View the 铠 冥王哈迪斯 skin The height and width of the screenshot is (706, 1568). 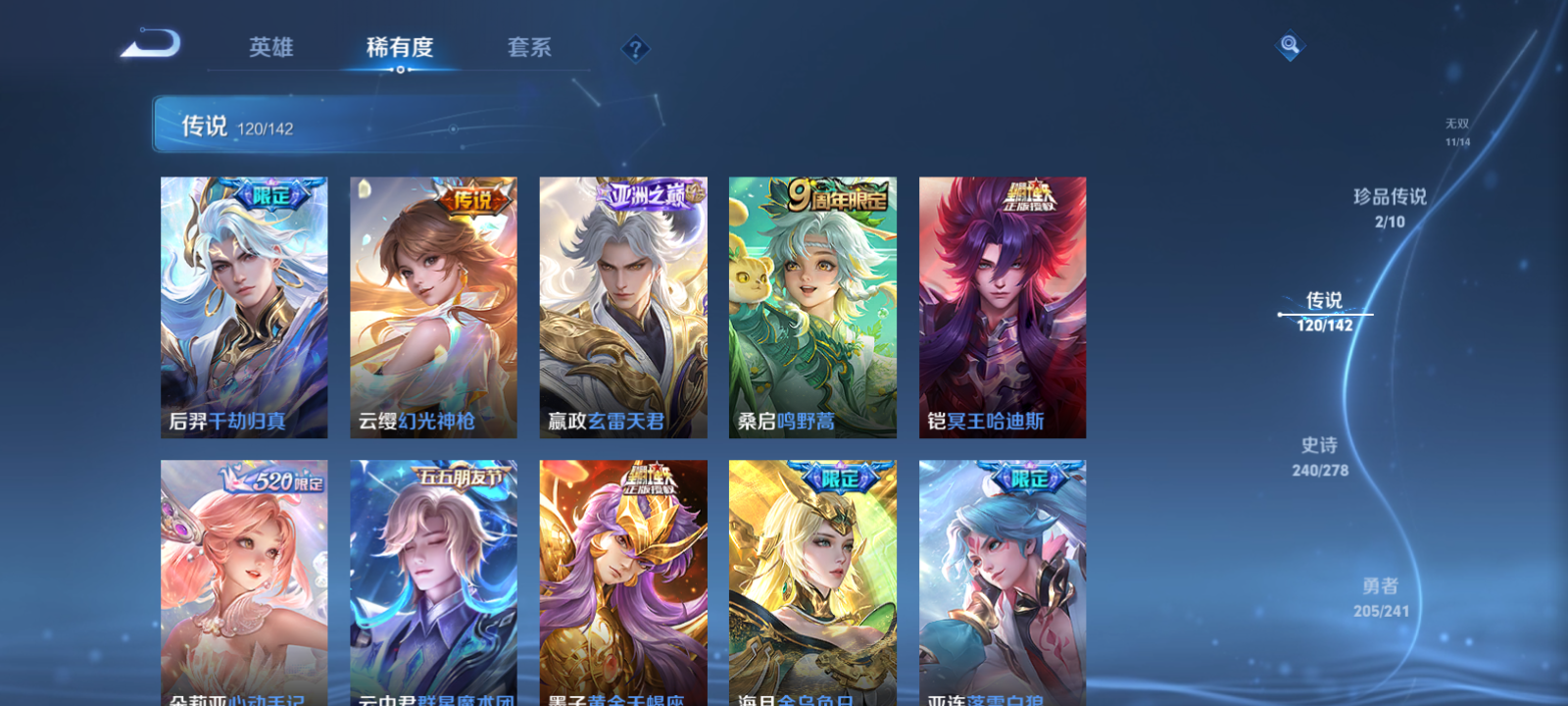pos(1002,306)
